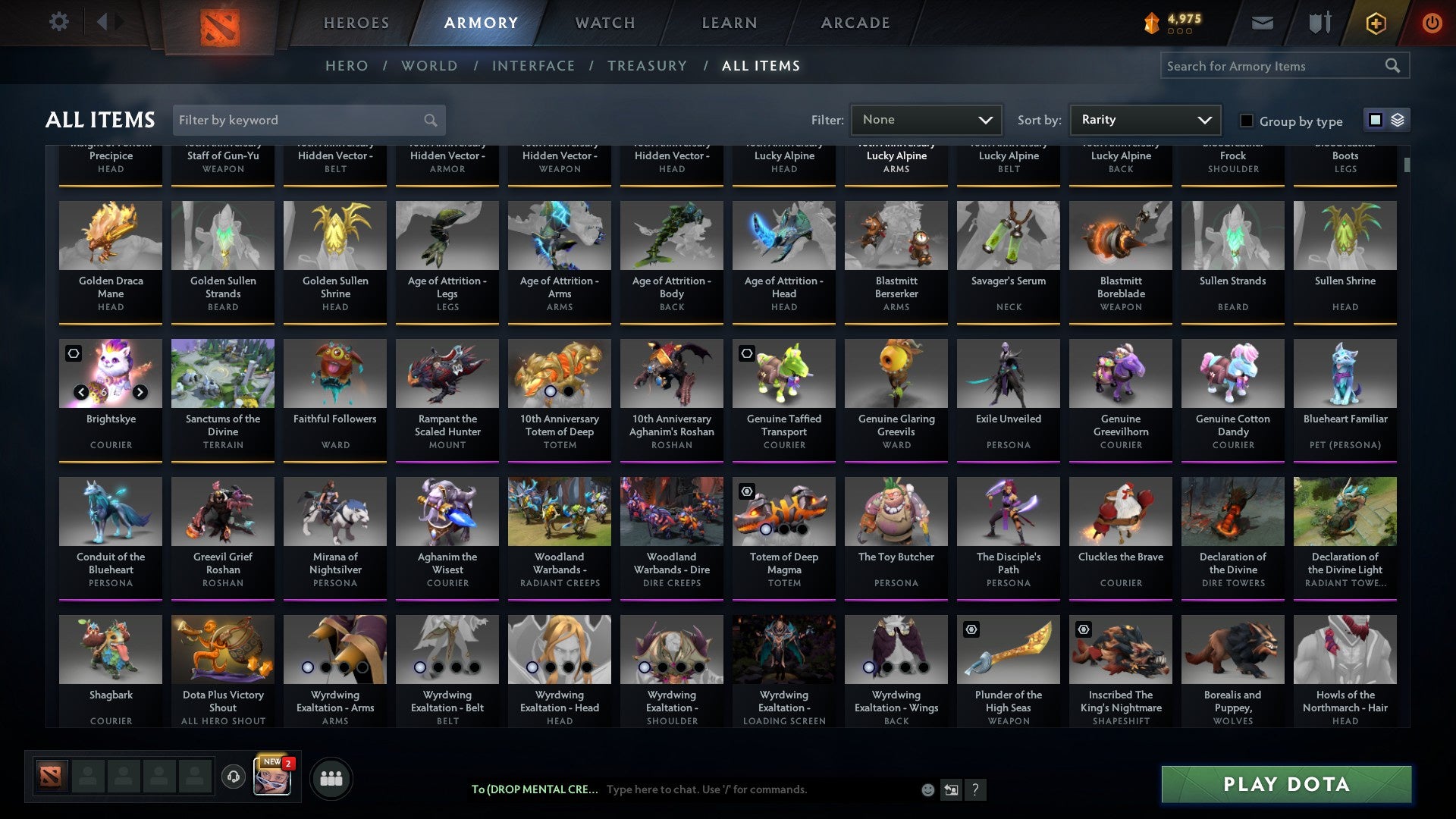Click the voice chat headset icon

click(x=233, y=777)
